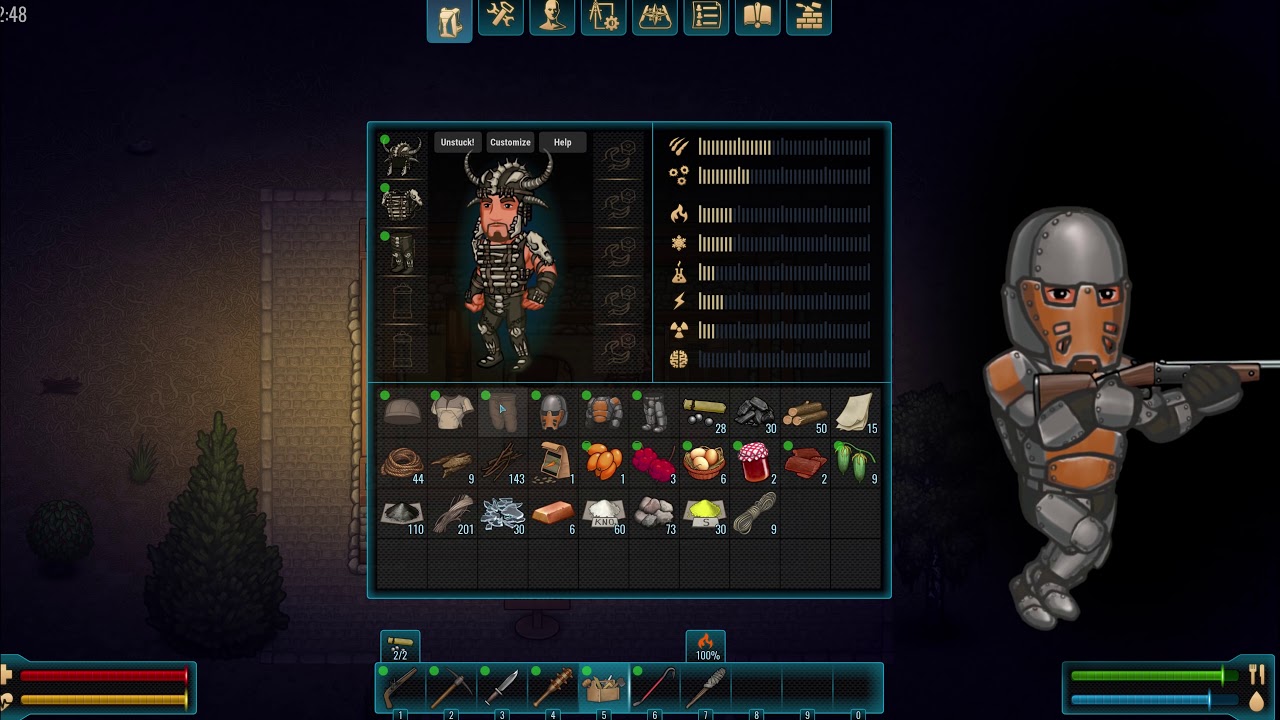Equip the pickaxe from the hotbar
Screen dimensions: 1280x720
[x=451, y=689]
